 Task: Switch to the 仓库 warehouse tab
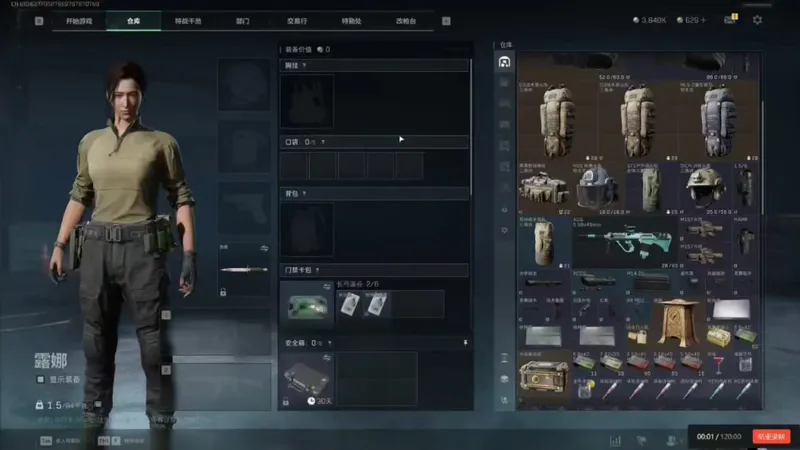click(134, 20)
